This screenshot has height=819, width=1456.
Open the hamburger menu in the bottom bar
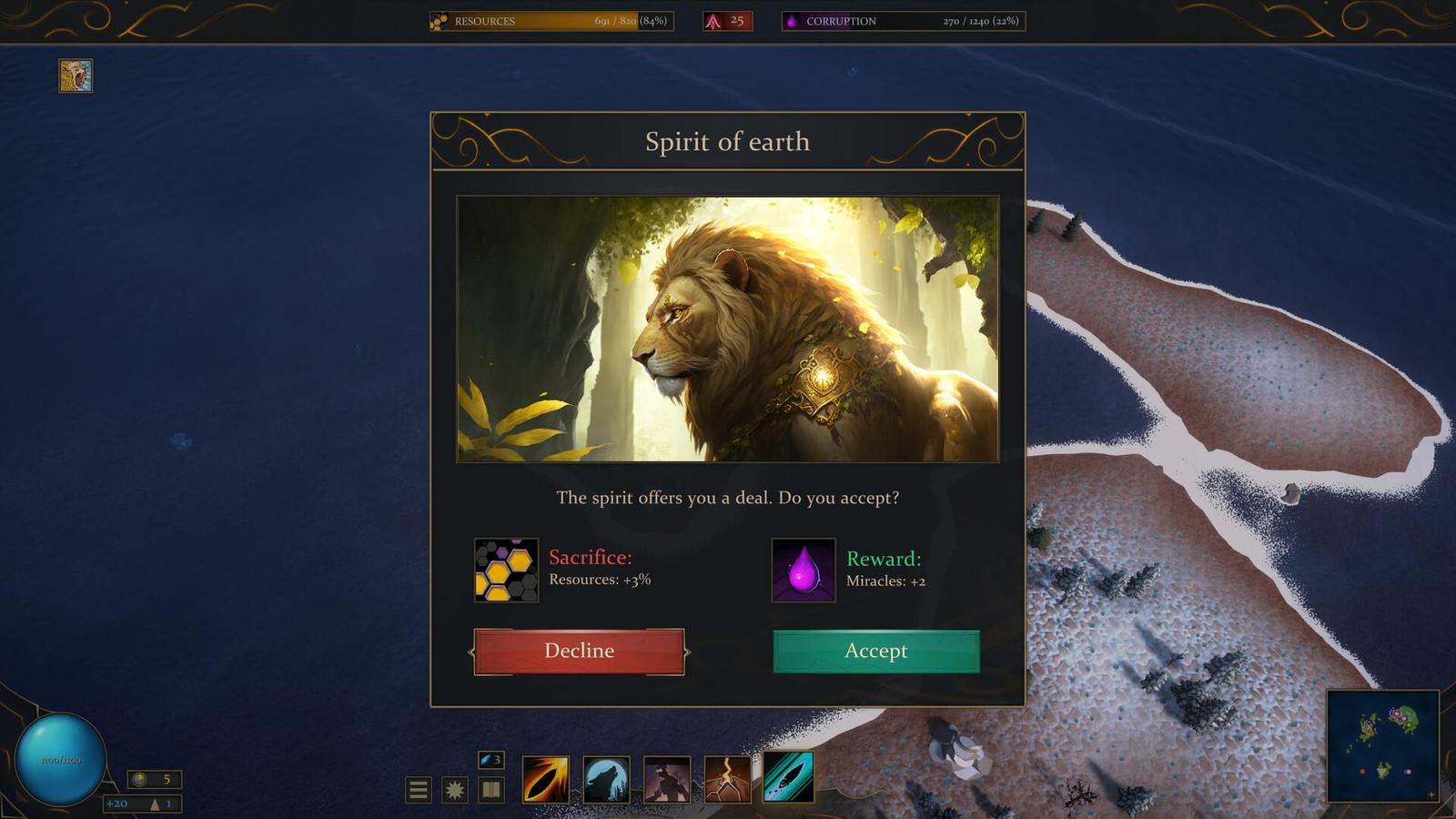(x=420, y=788)
